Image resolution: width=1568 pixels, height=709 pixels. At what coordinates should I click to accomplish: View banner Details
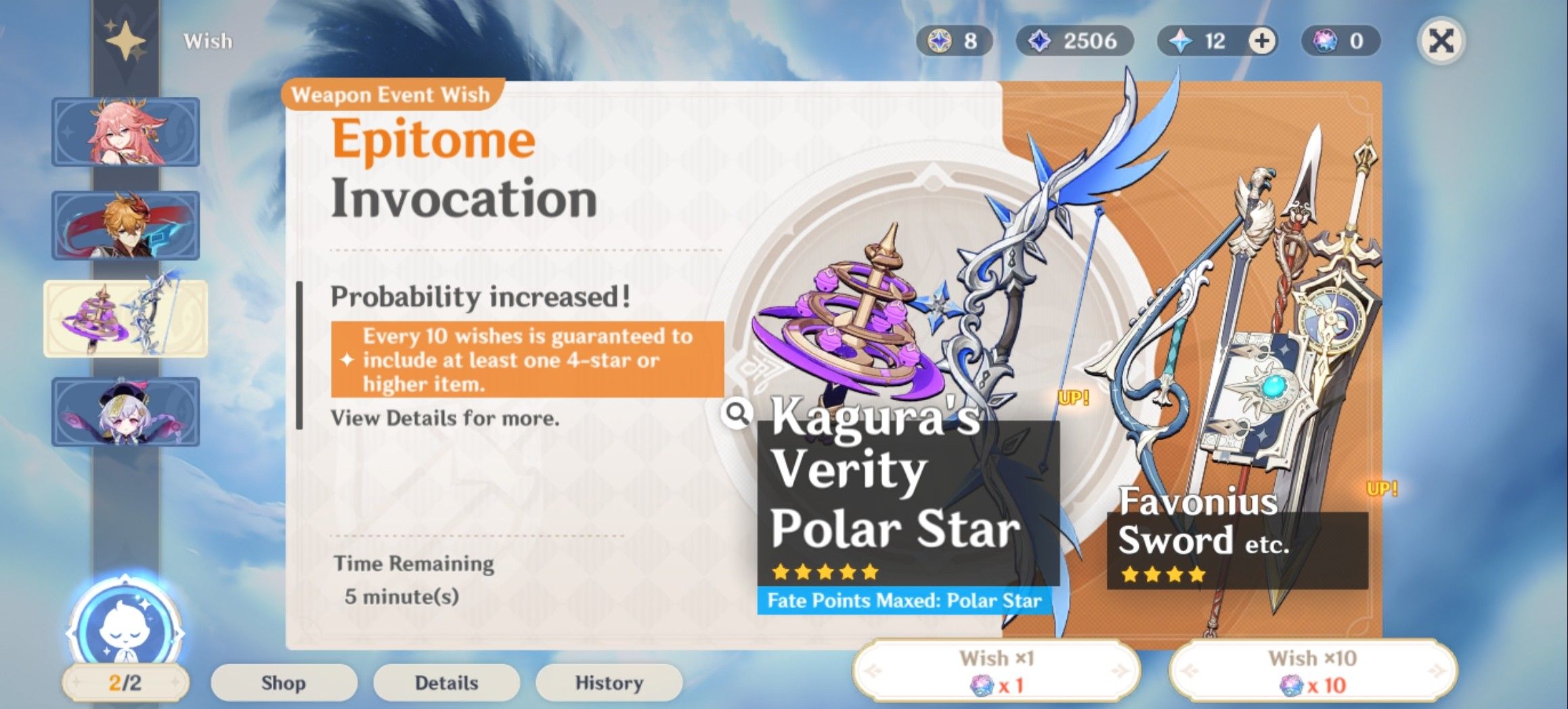pyautogui.click(x=446, y=682)
